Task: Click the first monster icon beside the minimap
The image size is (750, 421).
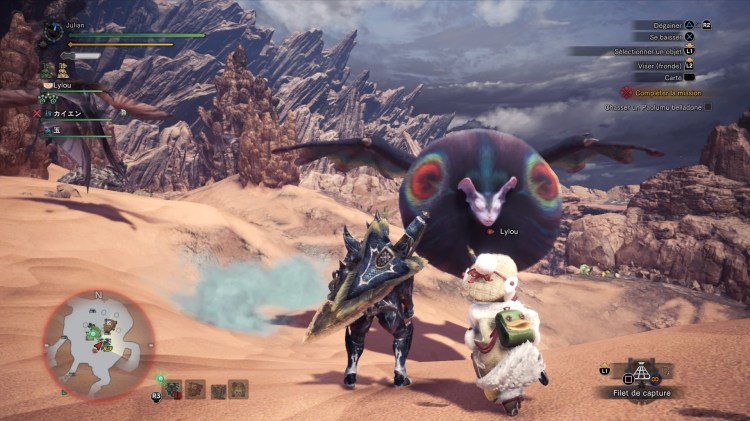Action: point(173,389)
